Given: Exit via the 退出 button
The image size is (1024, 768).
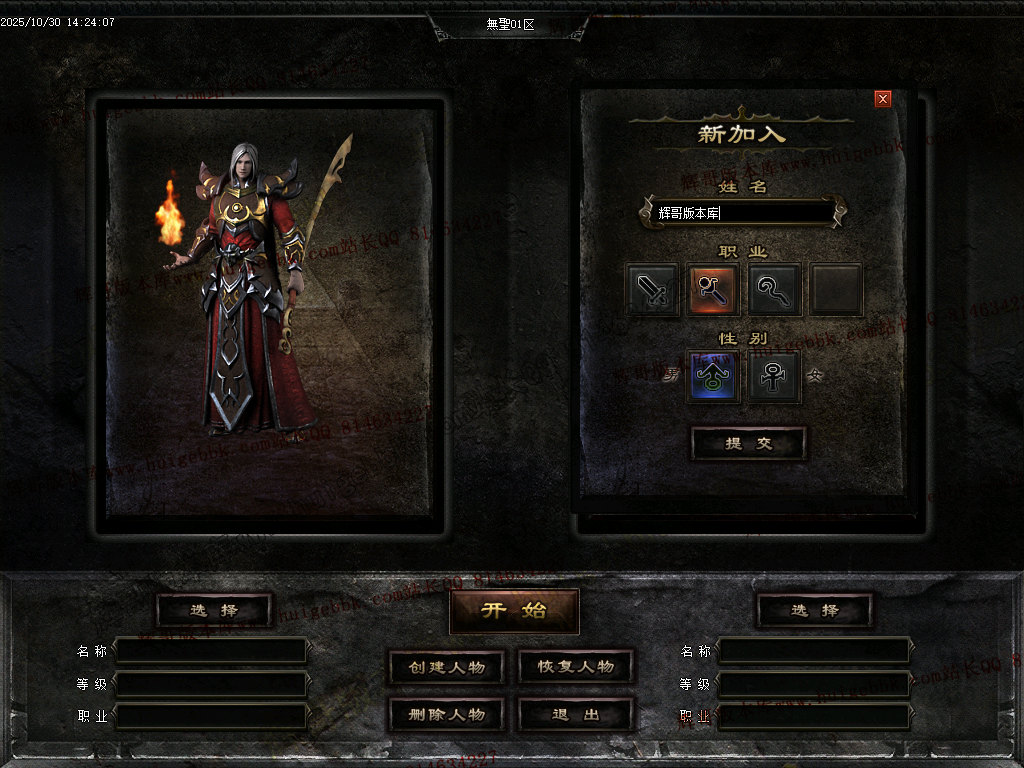Looking at the screenshot, I should 576,714.
